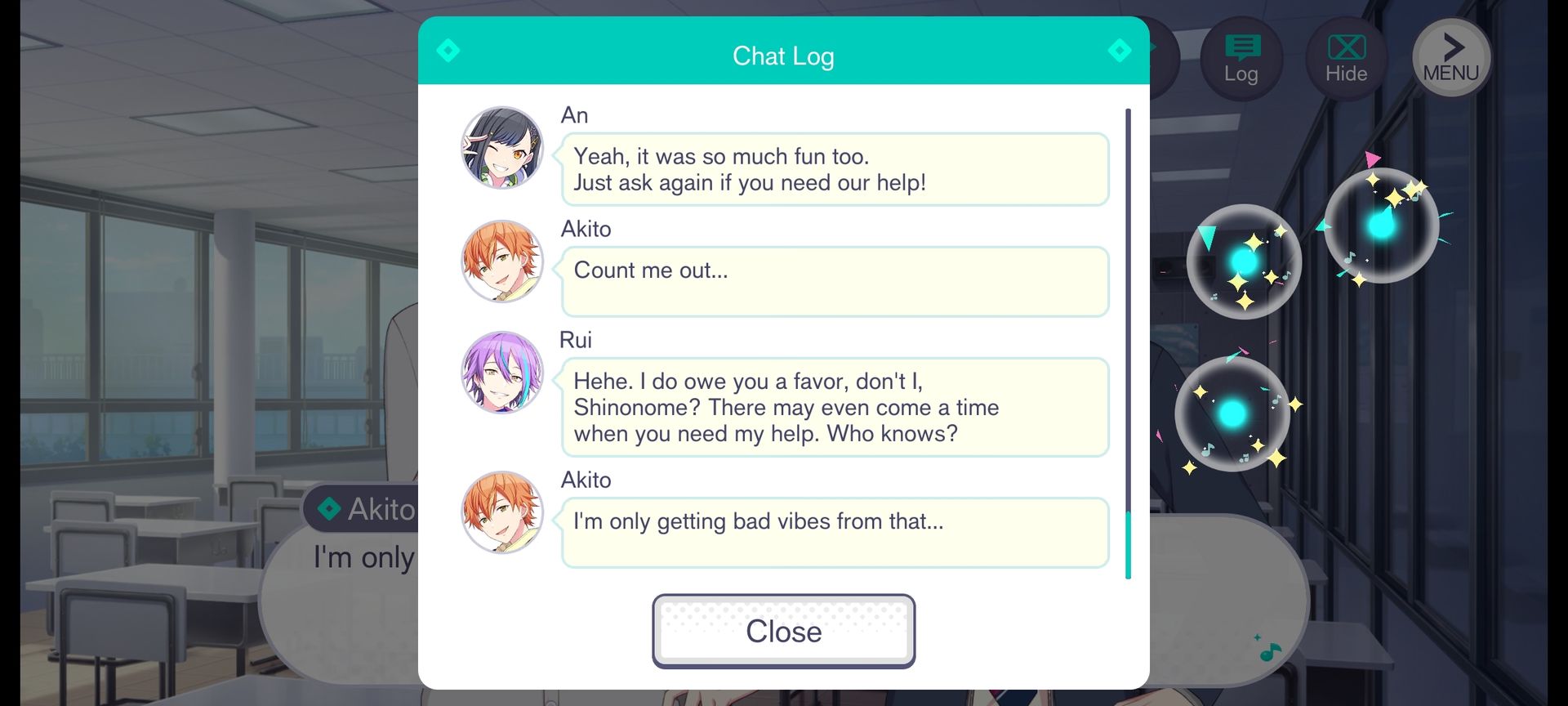The width and height of the screenshot is (1568, 706).
Task: Click Rui's purple-haired avatar portrait
Action: [x=502, y=373]
